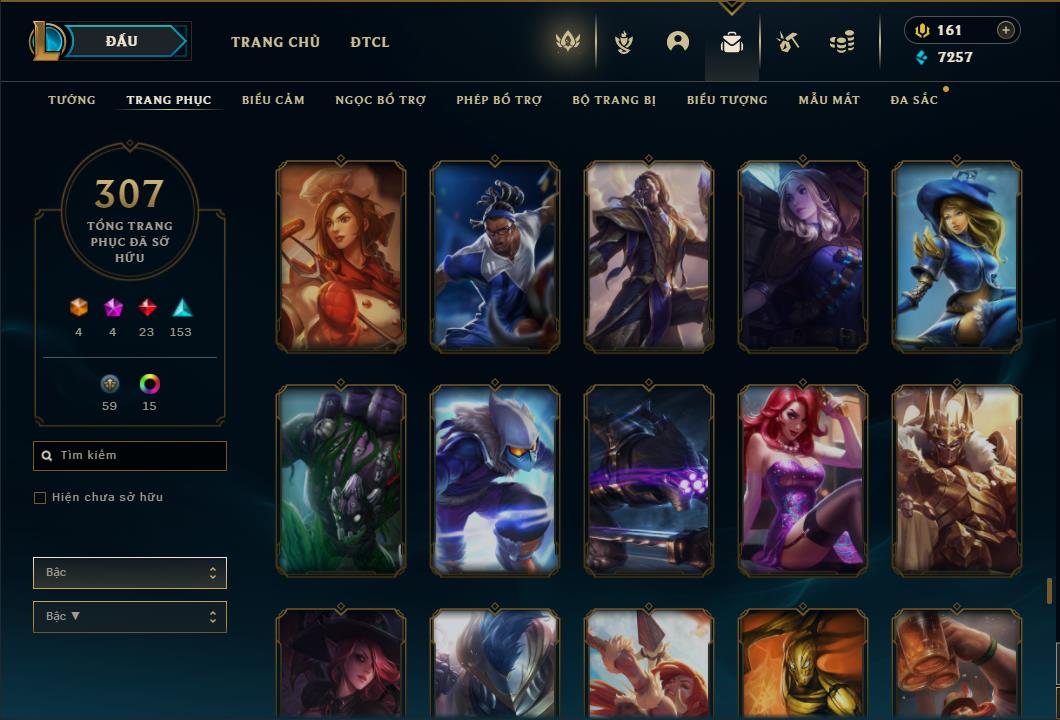Switch to the ĐA SẮC tab
The width and height of the screenshot is (1060, 720).
point(914,100)
